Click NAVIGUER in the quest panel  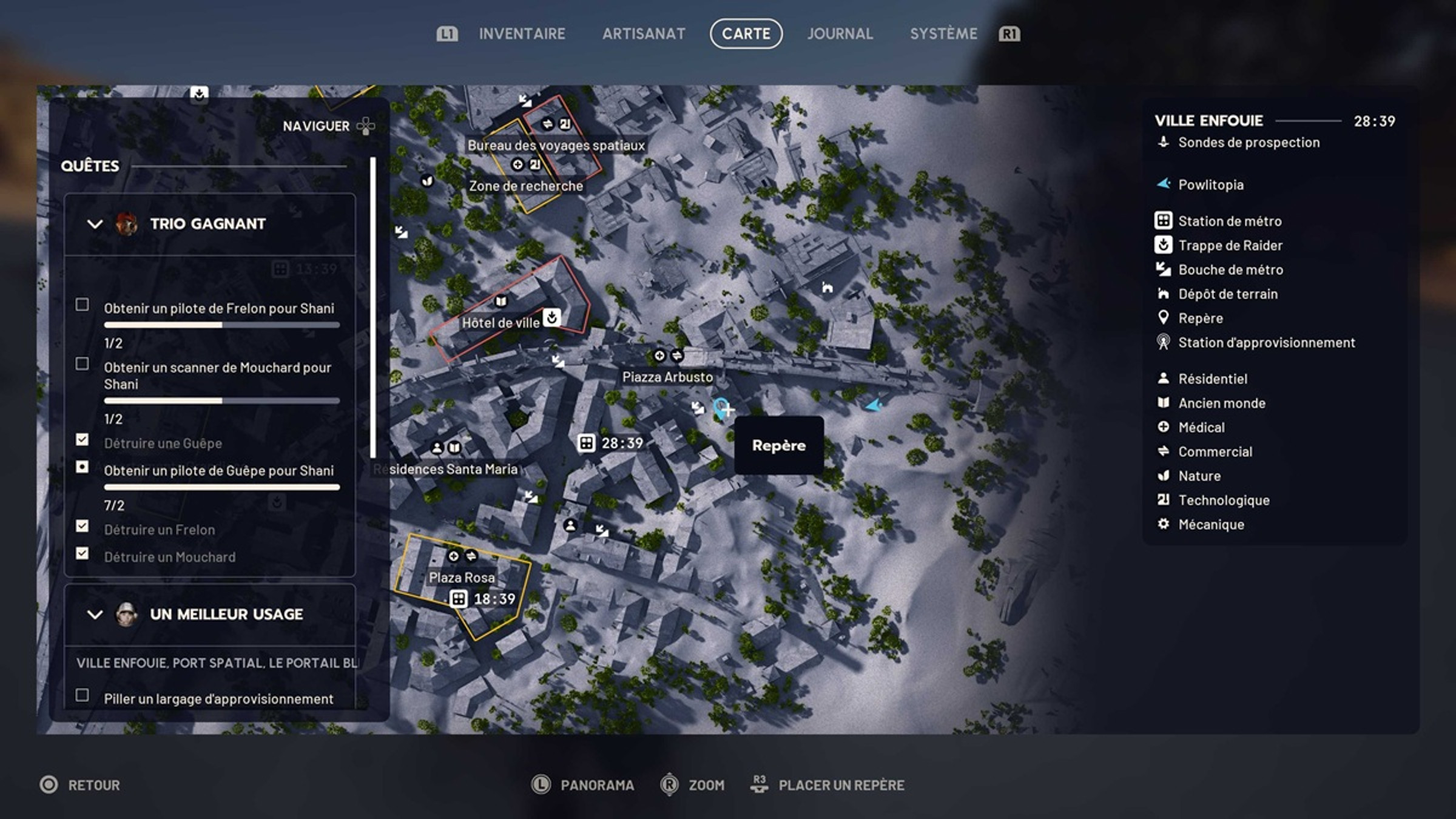pyautogui.click(x=317, y=126)
